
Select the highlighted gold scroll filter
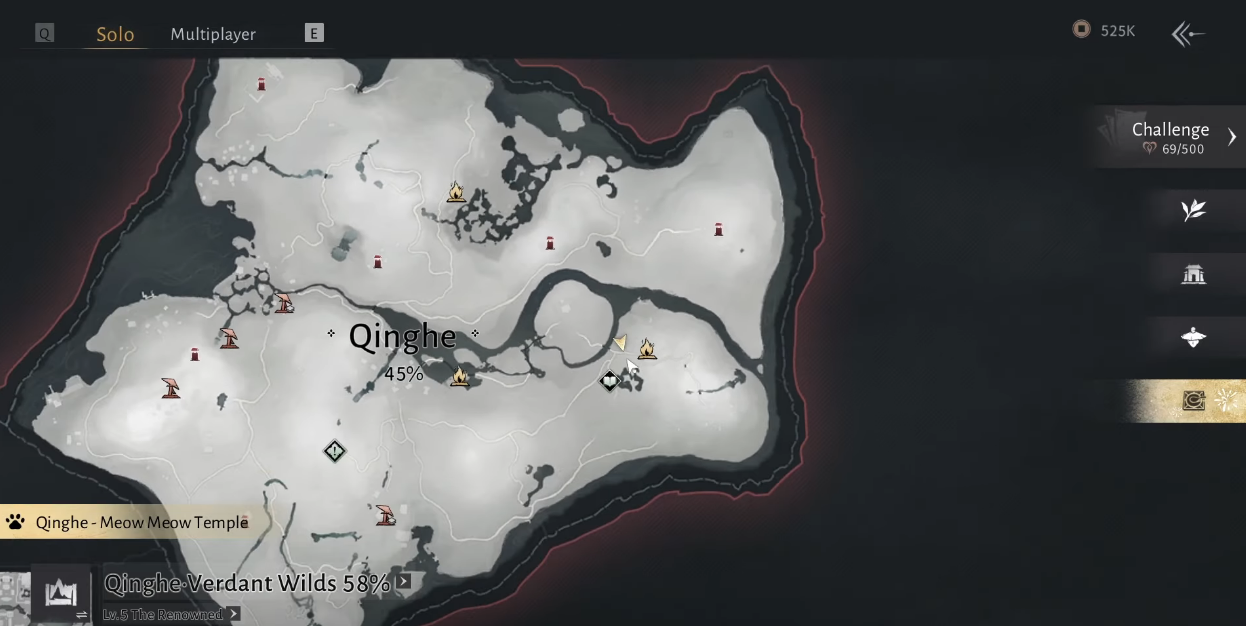[1195, 401]
